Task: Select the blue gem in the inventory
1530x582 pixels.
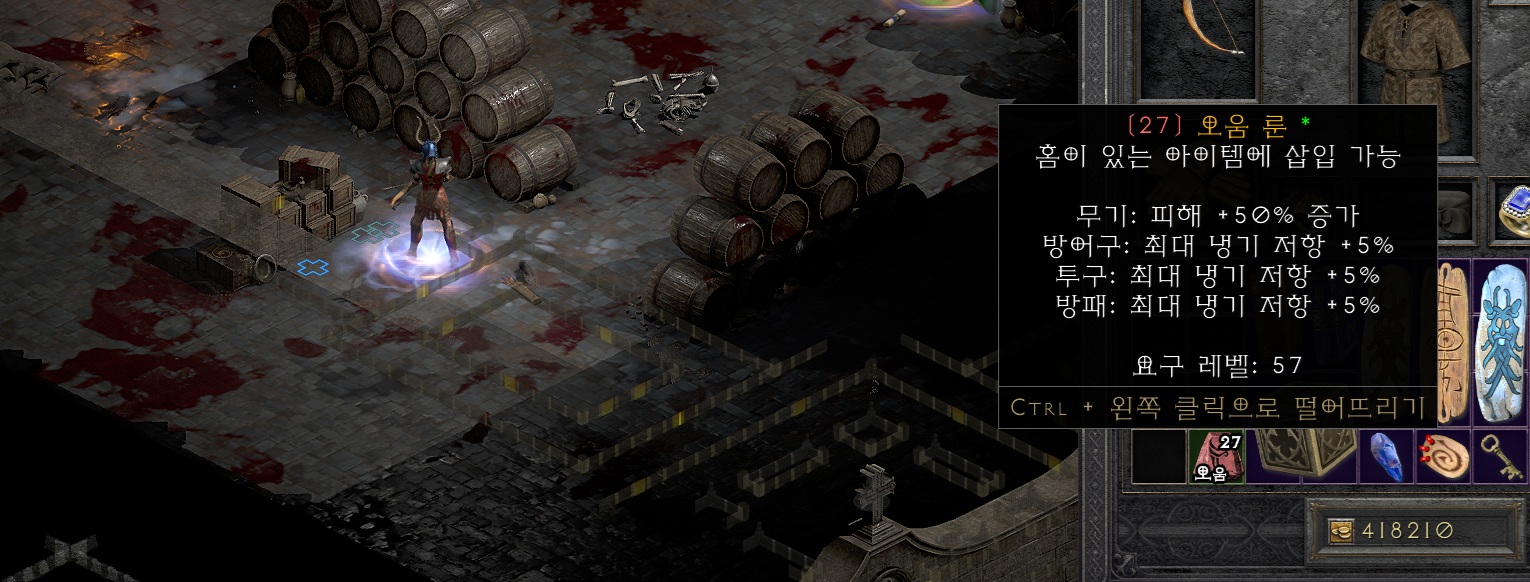Action: click(1383, 457)
